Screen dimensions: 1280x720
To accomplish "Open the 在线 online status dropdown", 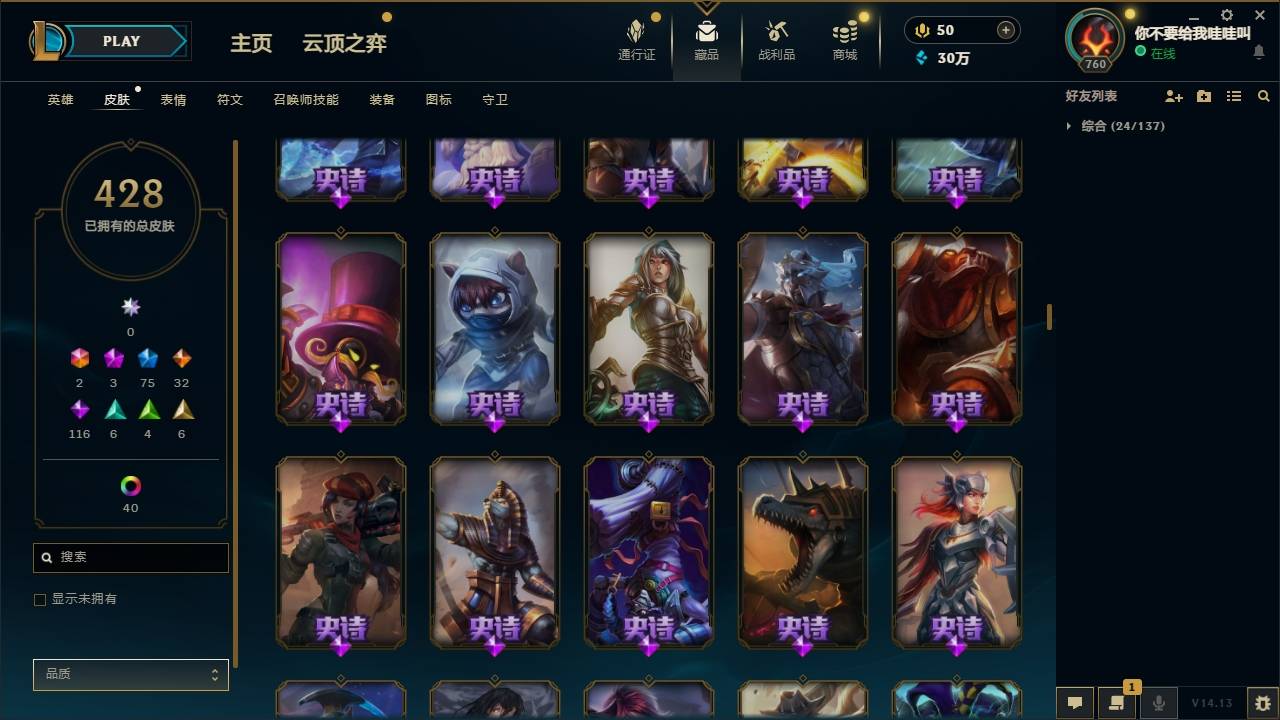I will coord(1163,54).
